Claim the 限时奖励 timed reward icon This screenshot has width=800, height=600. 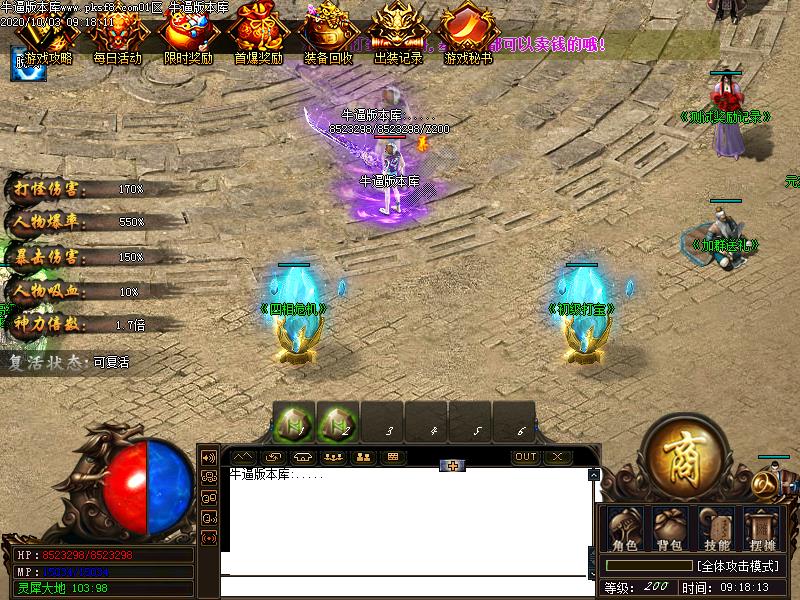click(x=187, y=38)
